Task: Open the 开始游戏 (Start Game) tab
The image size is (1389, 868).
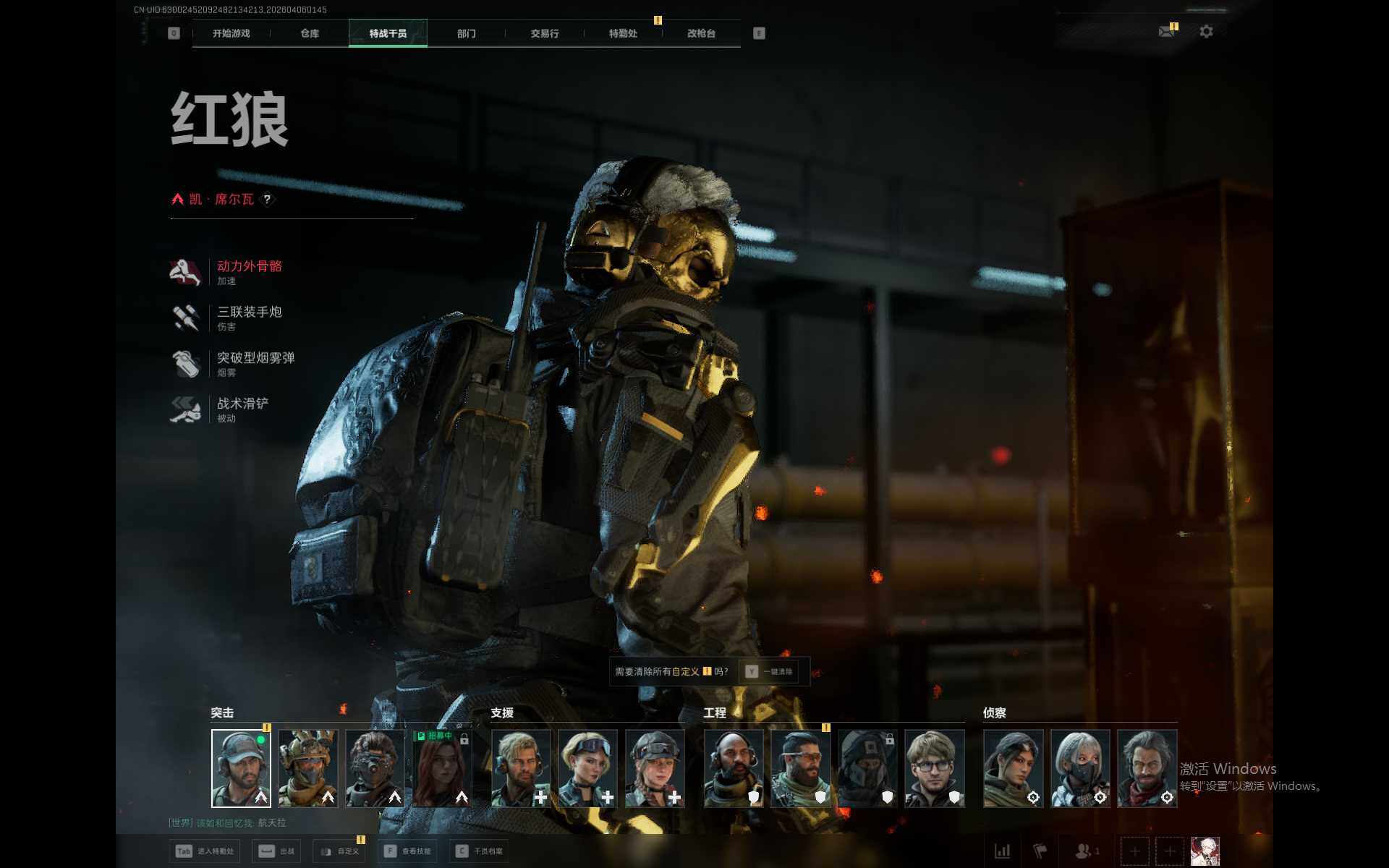Action: (231, 33)
